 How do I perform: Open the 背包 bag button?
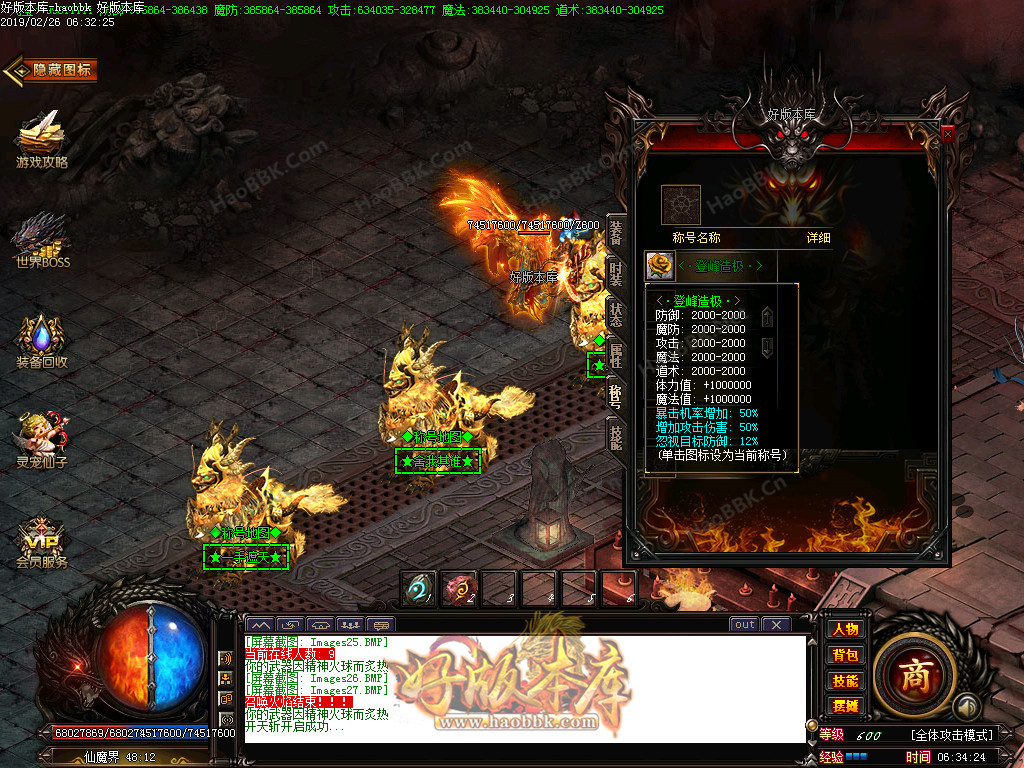click(845, 655)
